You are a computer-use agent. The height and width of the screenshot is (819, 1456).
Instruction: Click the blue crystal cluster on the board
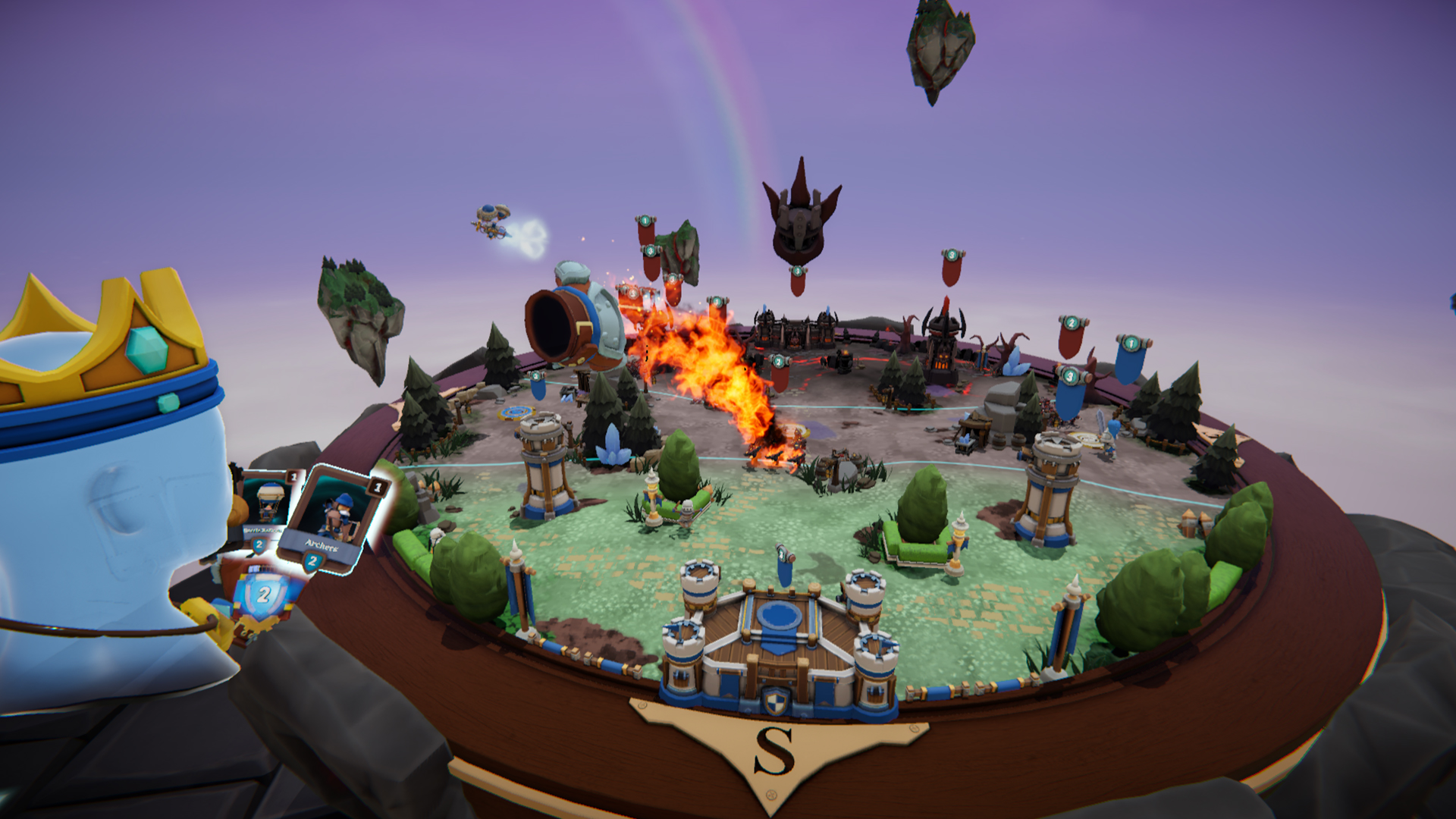pyautogui.click(x=614, y=447)
